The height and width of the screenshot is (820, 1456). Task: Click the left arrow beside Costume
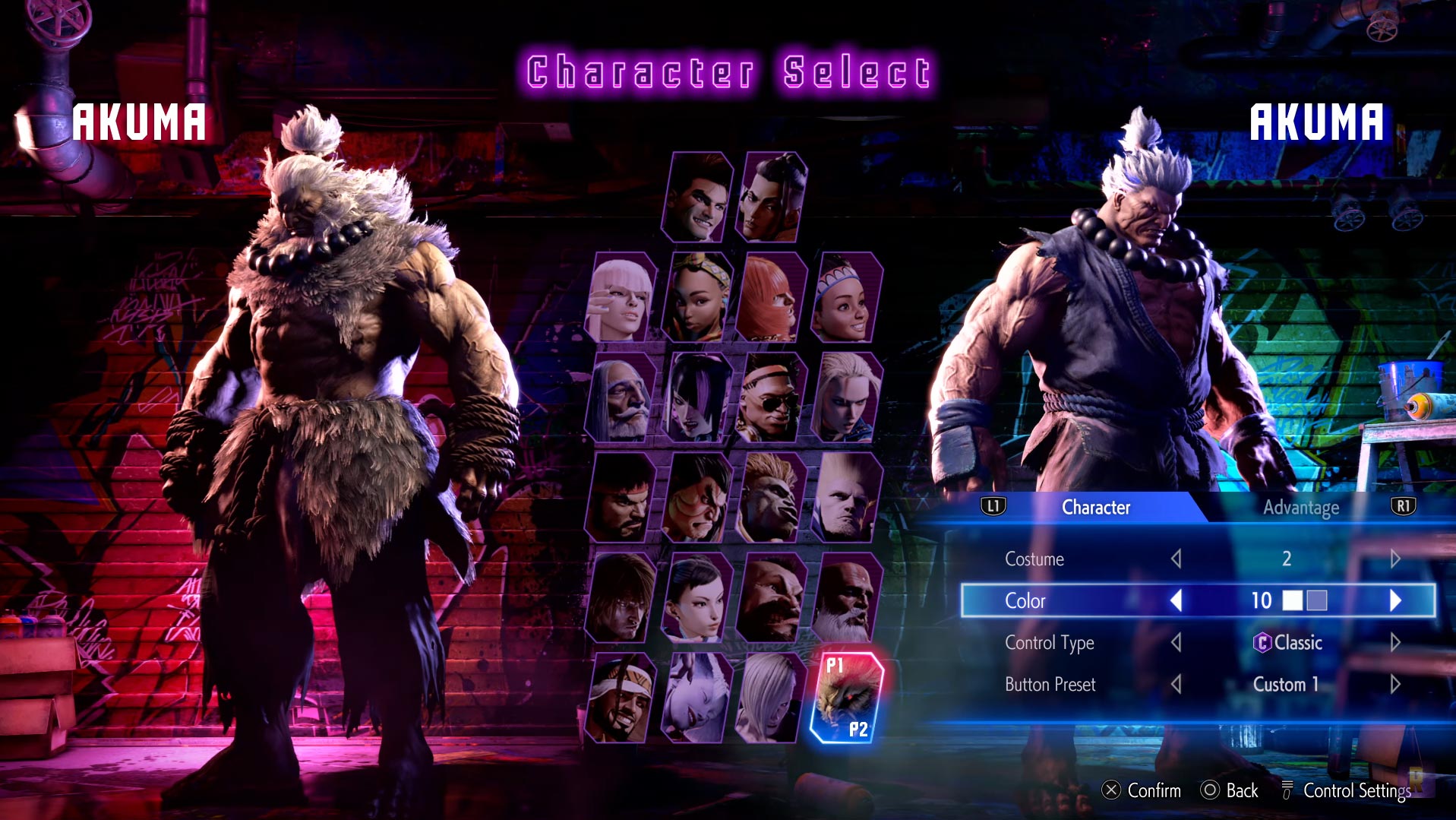[1176, 559]
